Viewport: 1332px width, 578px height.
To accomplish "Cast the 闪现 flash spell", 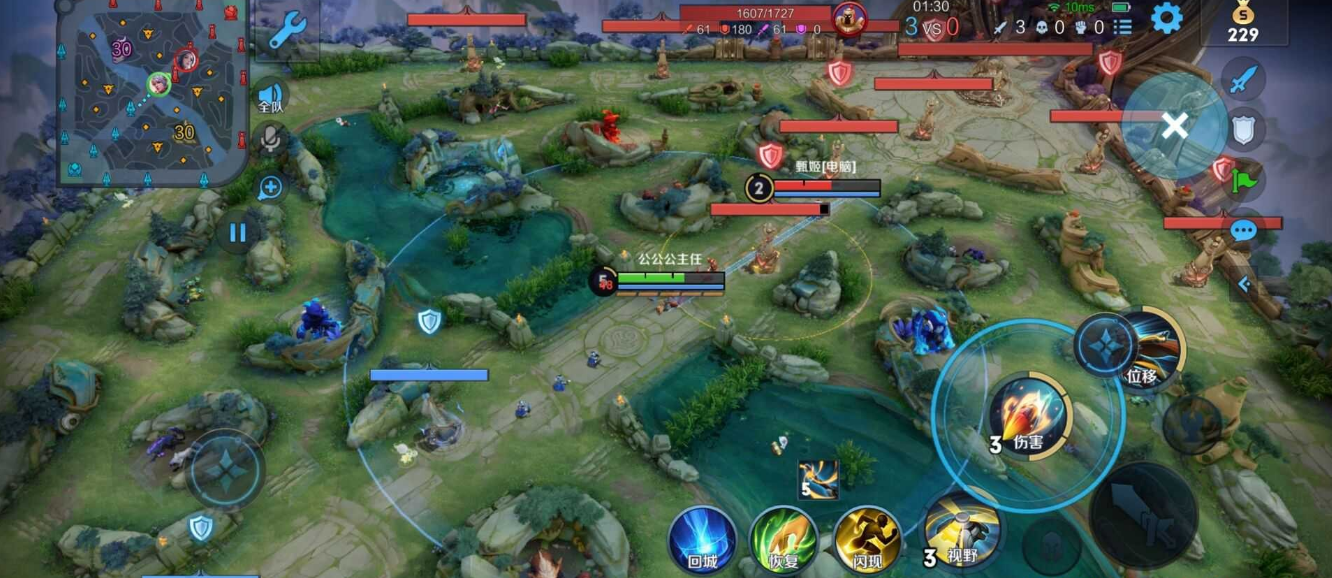I will point(867,539).
